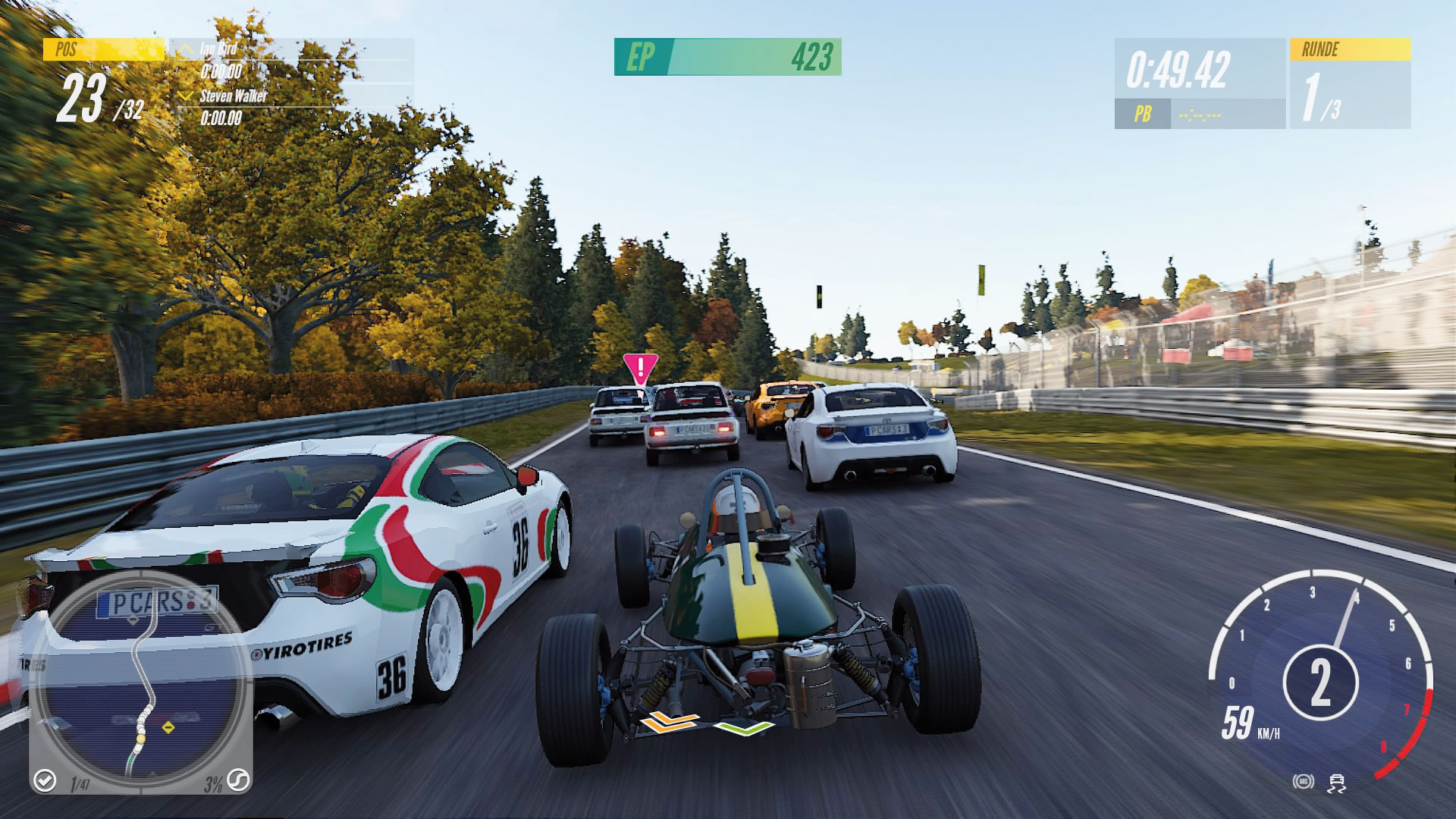Select opponent Ian Bird in standings

click(x=218, y=50)
